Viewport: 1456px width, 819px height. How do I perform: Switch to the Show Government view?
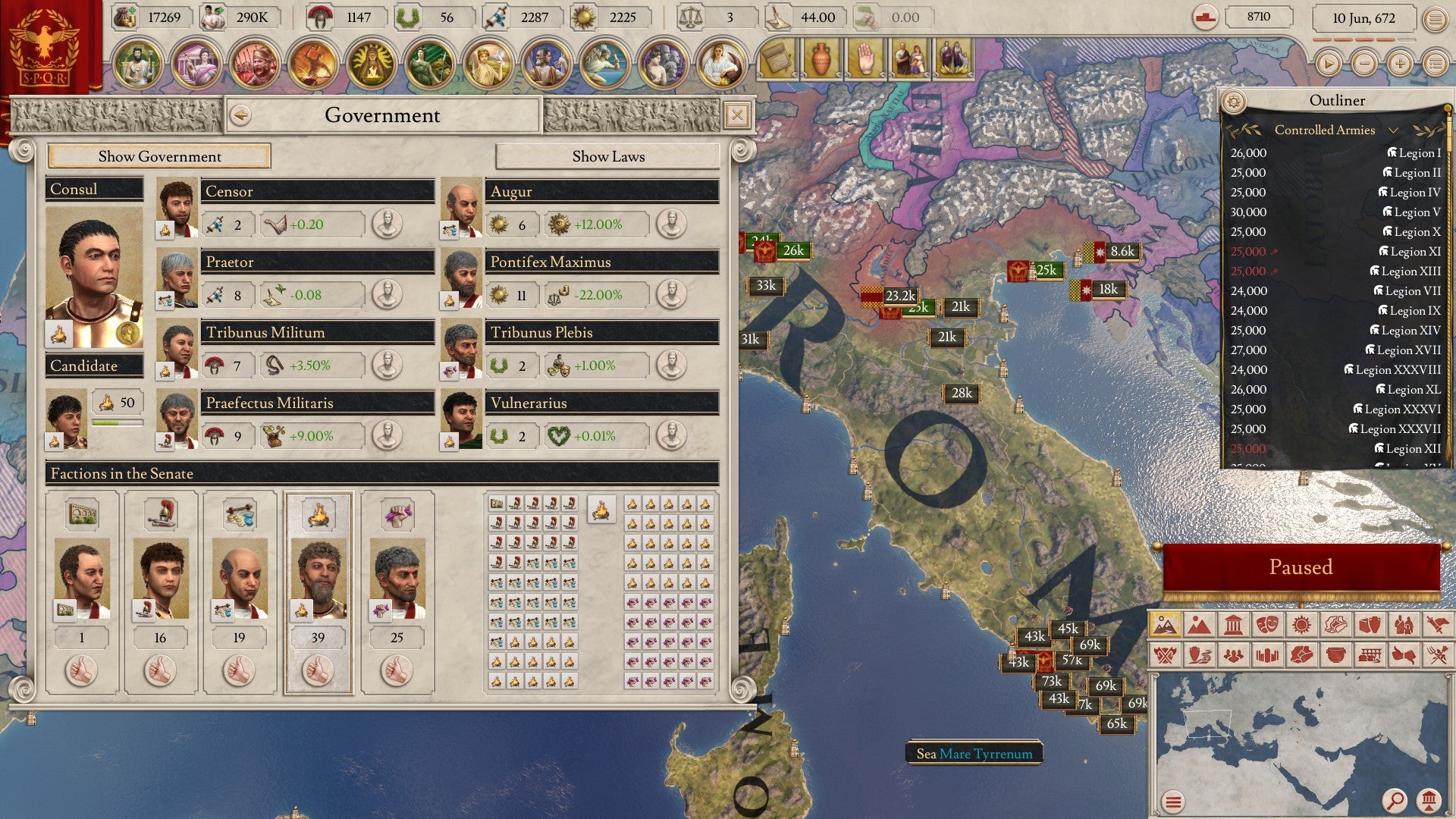pyautogui.click(x=159, y=157)
